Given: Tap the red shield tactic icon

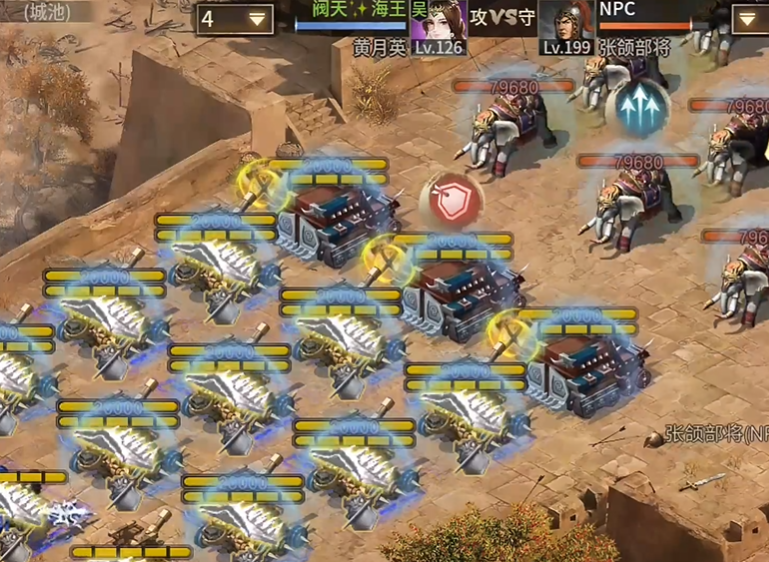Looking at the screenshot, I should (451, 199).
